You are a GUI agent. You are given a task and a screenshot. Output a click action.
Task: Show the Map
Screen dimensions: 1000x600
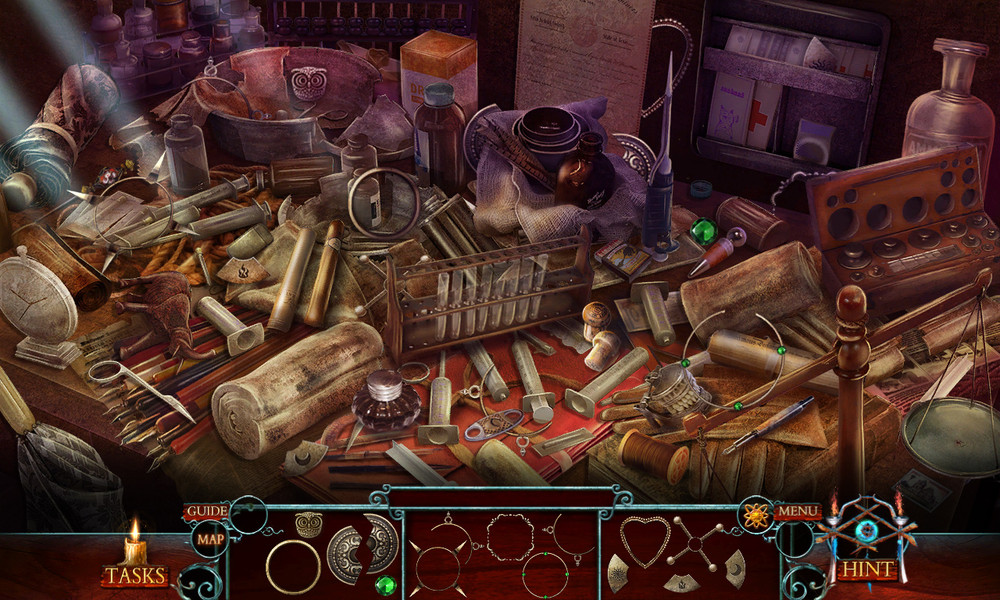(210, 540)
